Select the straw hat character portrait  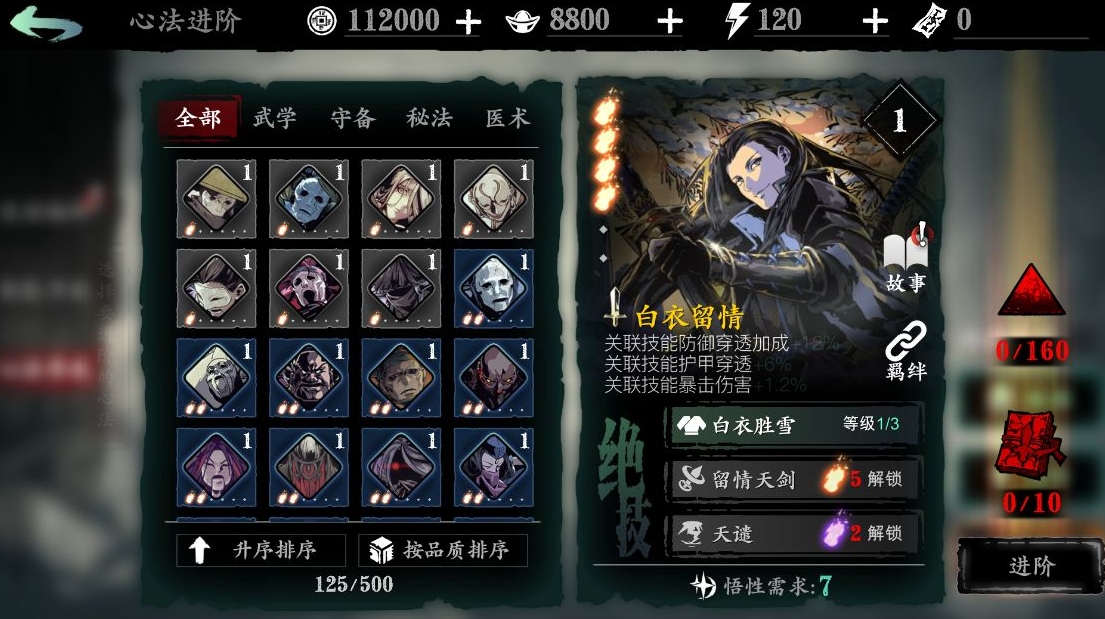[x=216, y=200]
